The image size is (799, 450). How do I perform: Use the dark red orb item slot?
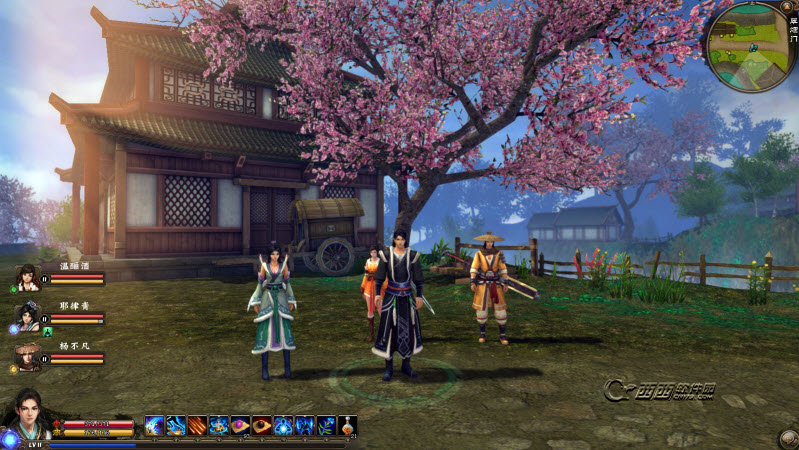262,425
